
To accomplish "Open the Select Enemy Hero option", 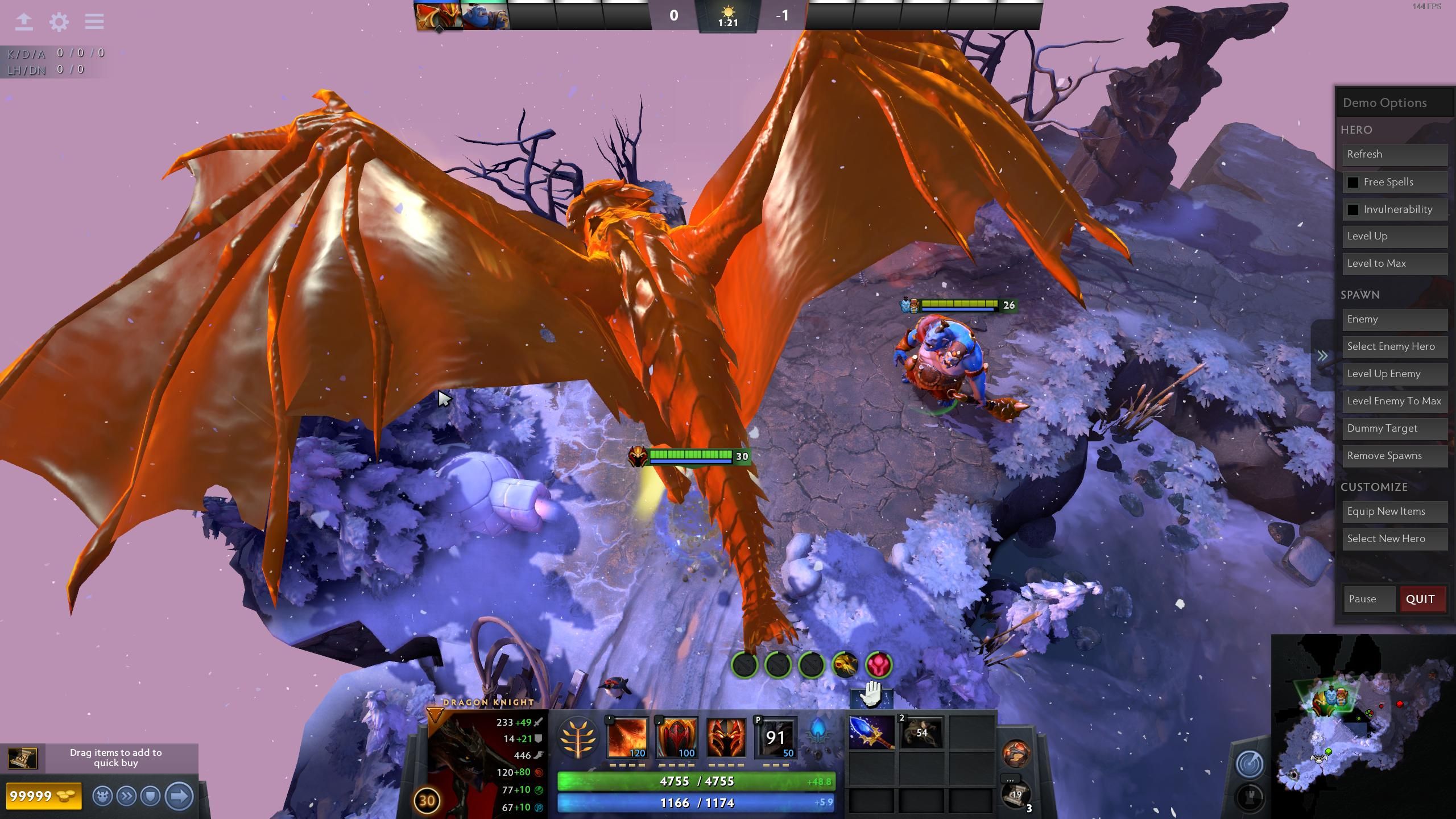I will tap(1394, 347).
